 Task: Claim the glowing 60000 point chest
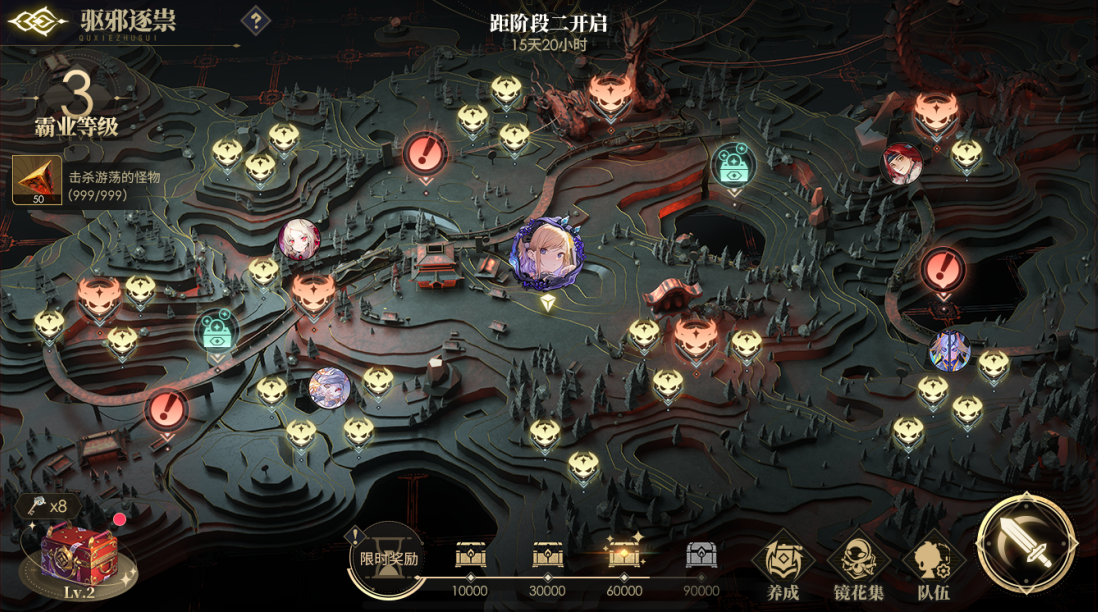(x=624, y=554)
